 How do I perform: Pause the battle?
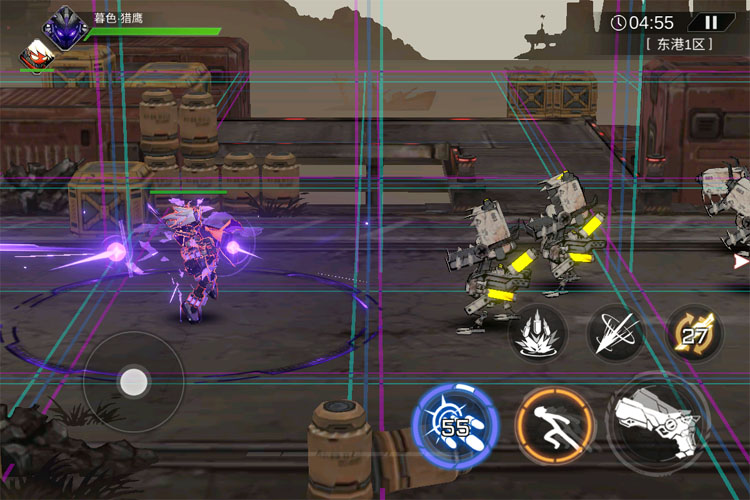(x=711, y=22)
